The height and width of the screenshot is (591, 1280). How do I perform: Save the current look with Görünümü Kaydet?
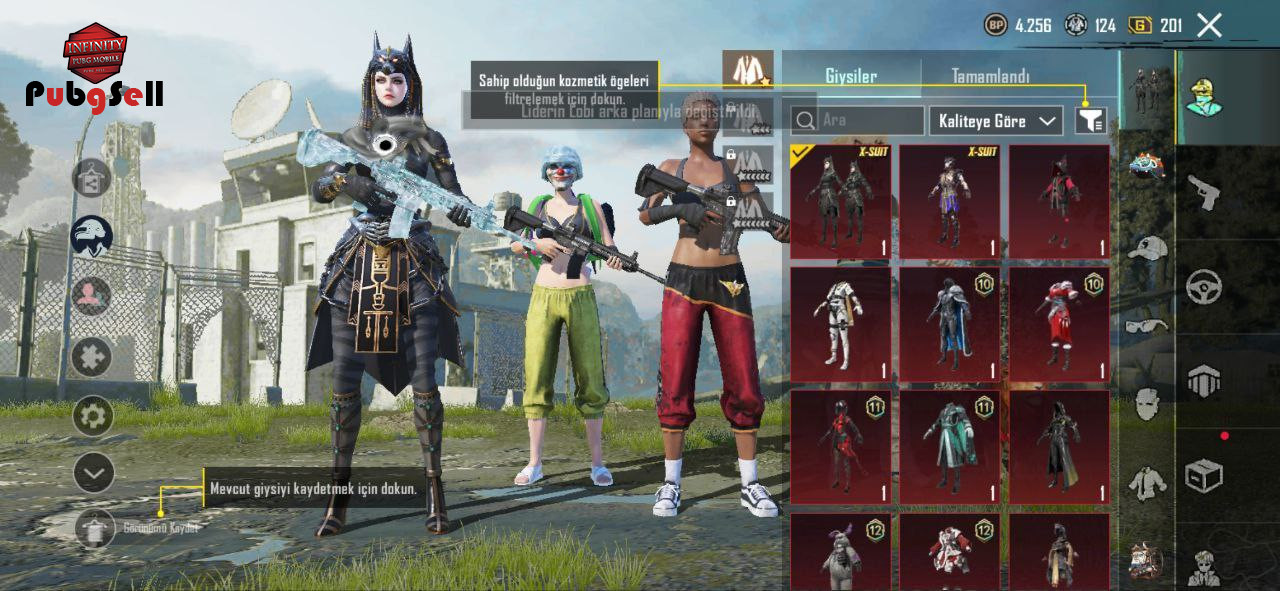tap(96, 528)
